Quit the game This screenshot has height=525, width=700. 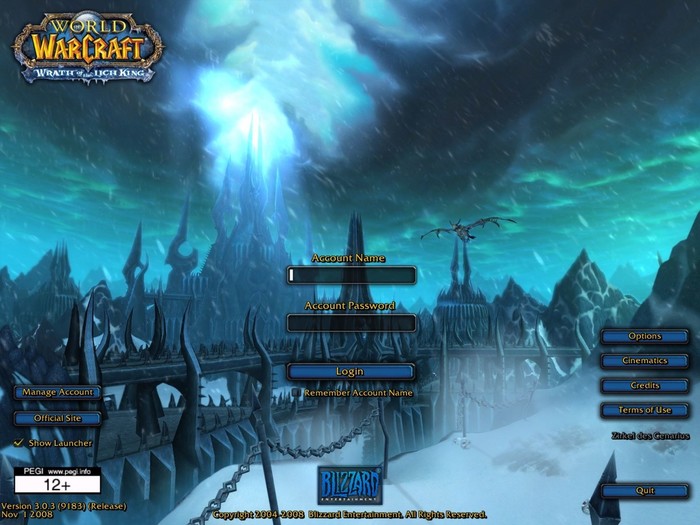pyautogui.click(x=644, y=490)
